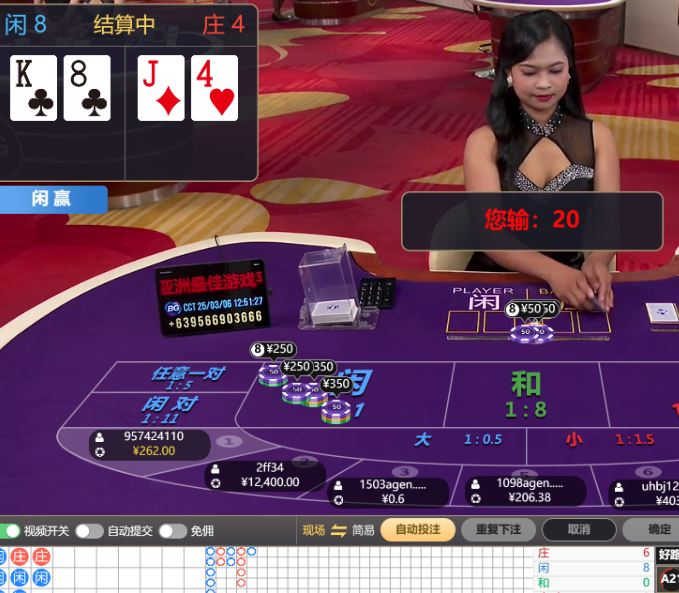Bet on the 和 tie area
679x593 pixels.
[525, 393]
